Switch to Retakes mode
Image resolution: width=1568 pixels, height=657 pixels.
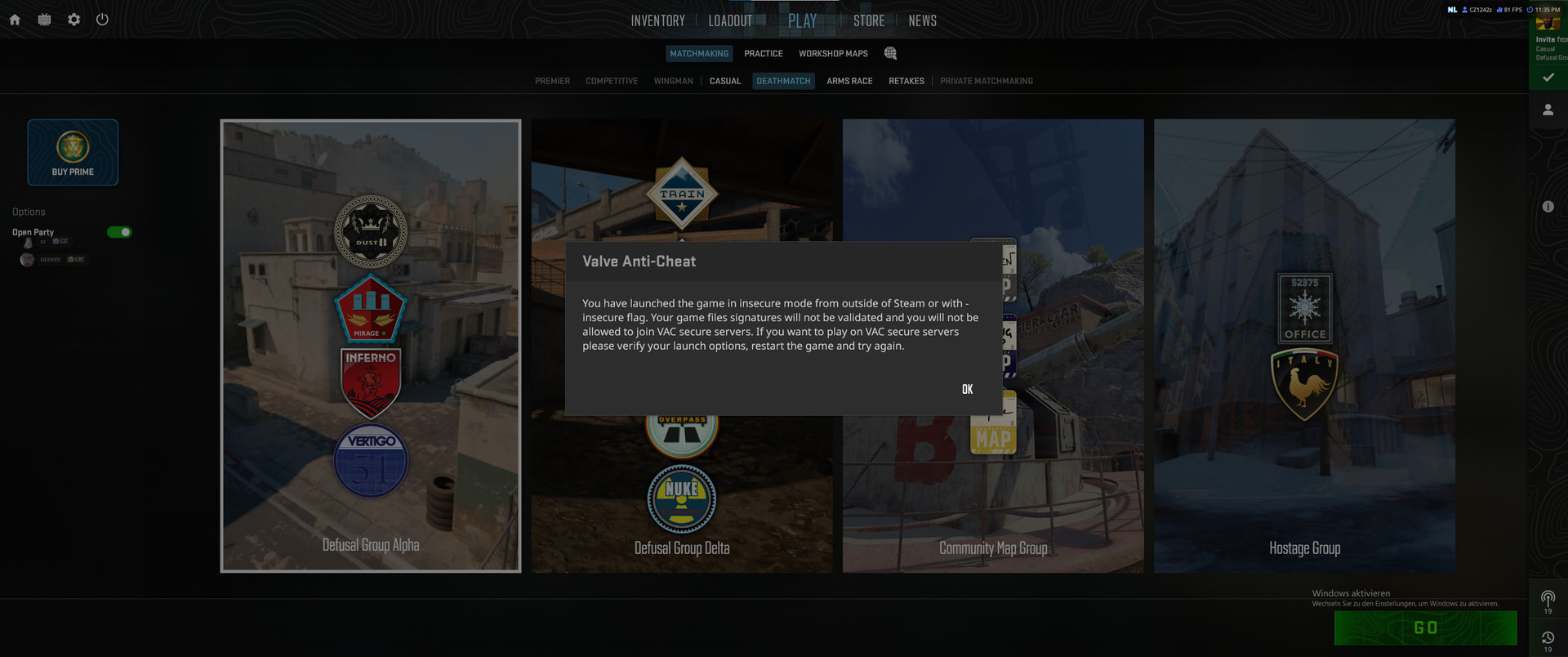tap(906, 81)
